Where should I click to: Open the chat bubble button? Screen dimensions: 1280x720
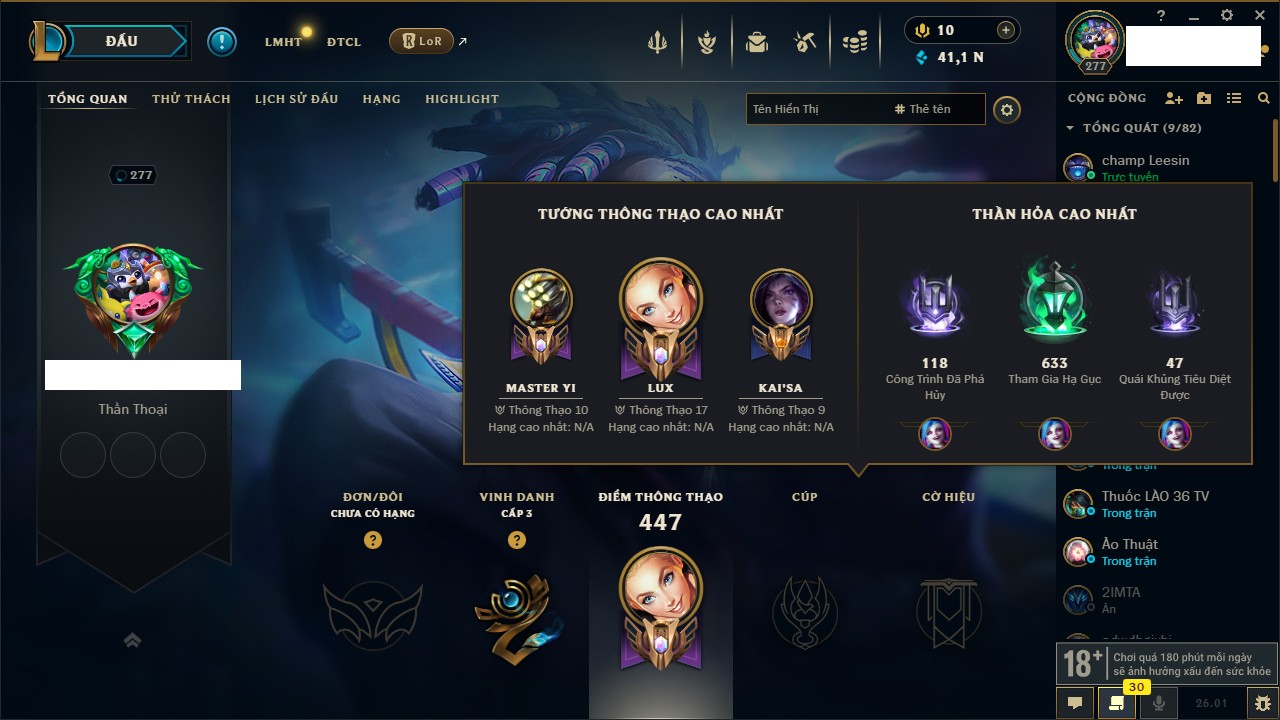point(1075,703)
